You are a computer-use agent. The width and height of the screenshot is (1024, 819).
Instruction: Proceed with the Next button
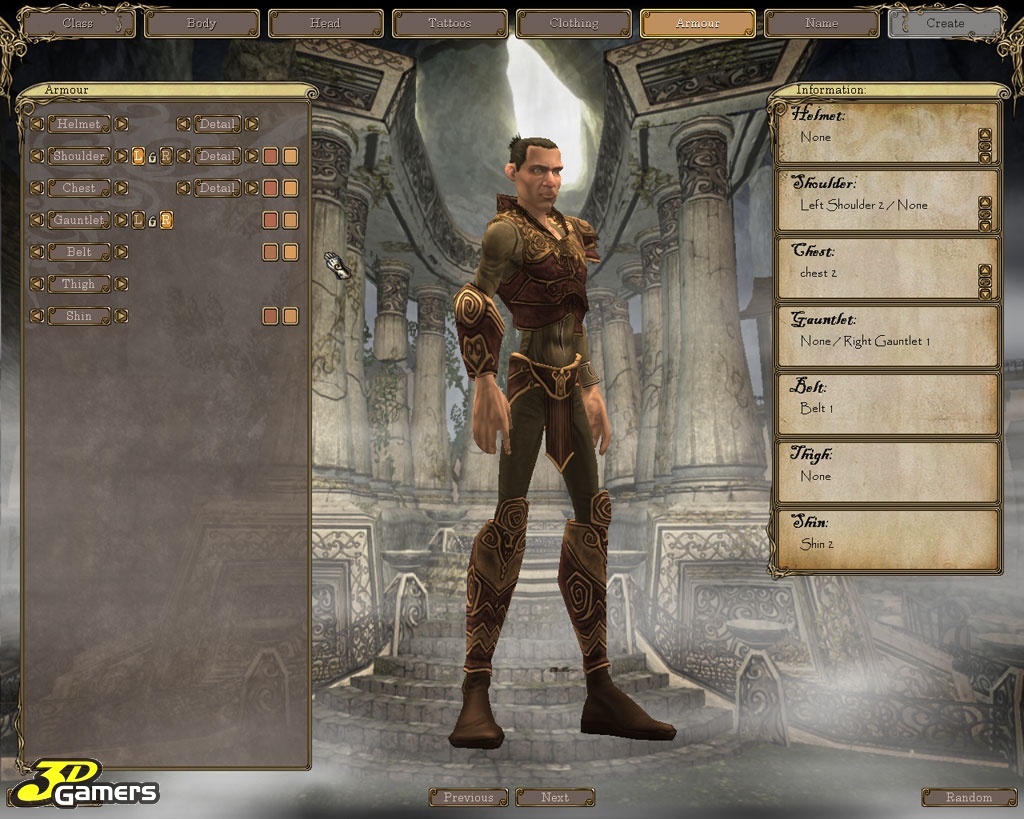(x=555, y=797)
